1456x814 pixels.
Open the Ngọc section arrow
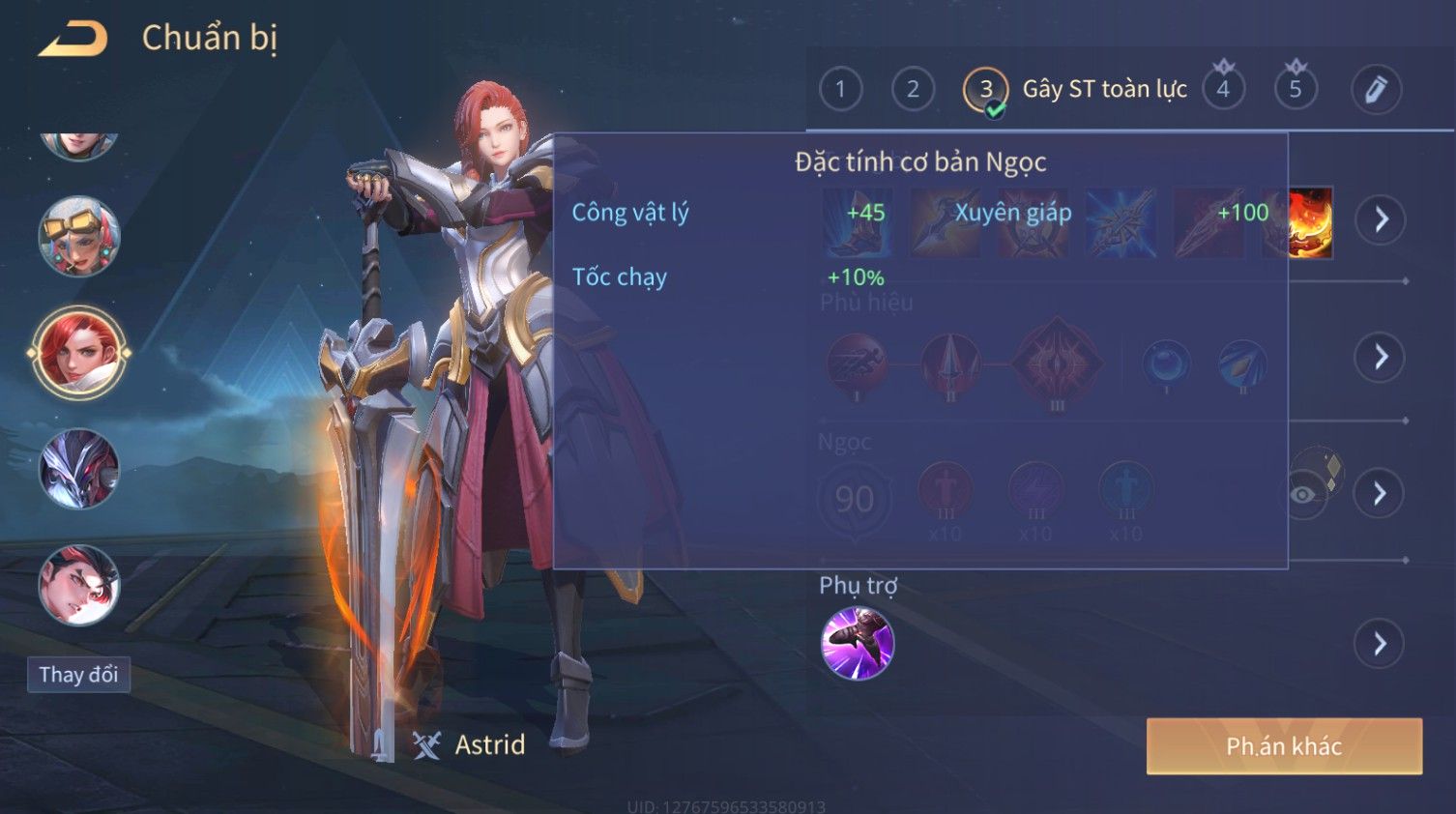pos(1380,494)
